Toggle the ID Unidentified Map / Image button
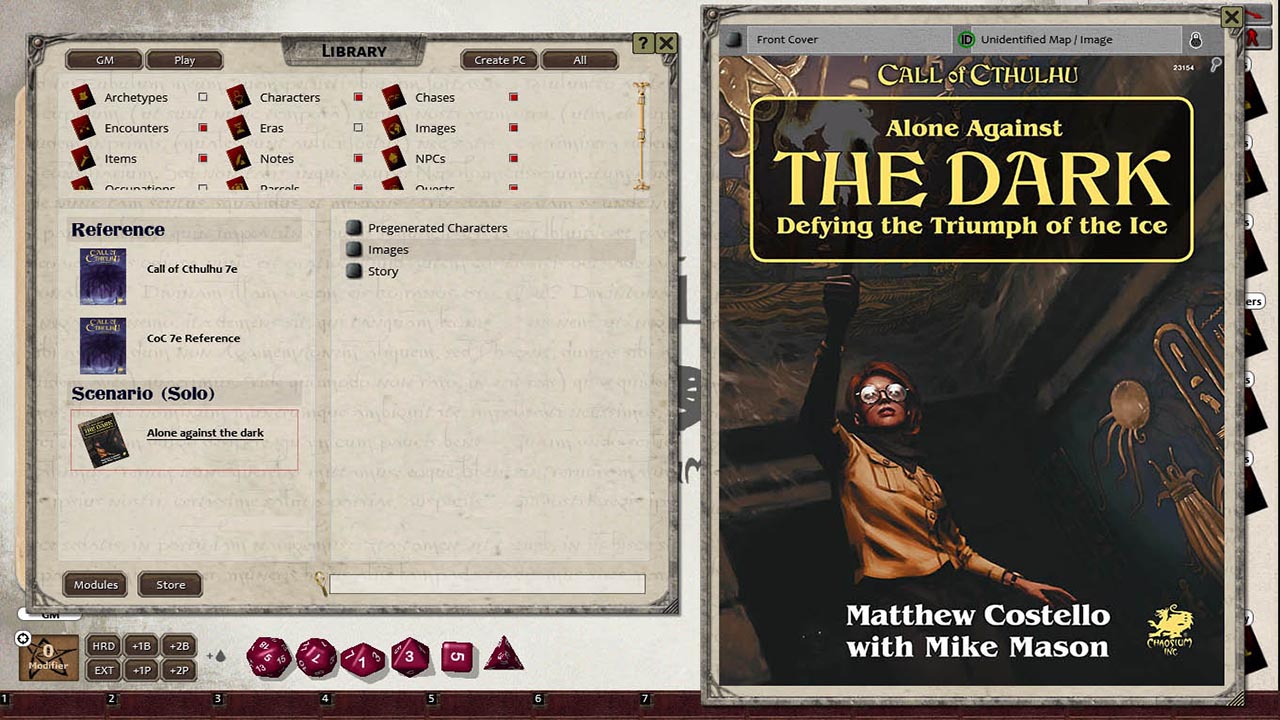The width and height of the screenshot is (1280, 720). (x=965, y=39)
